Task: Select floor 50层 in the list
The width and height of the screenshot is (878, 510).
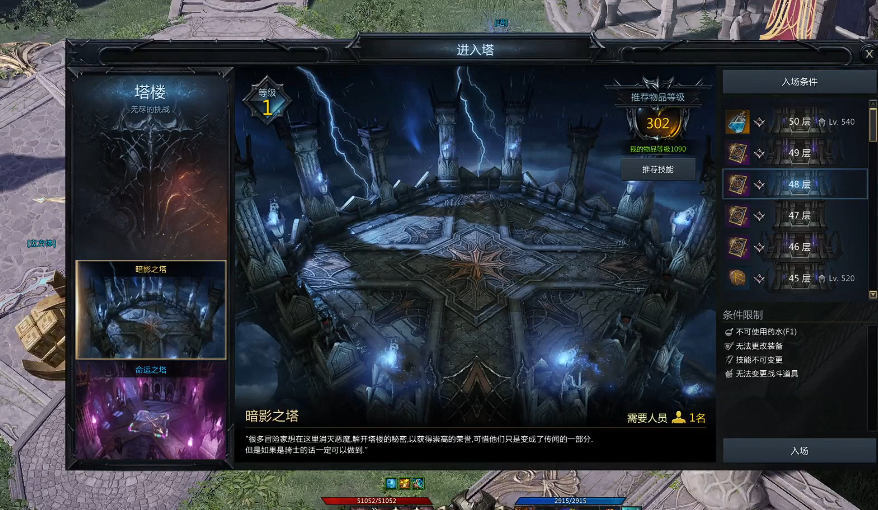Action: point(795,122)
